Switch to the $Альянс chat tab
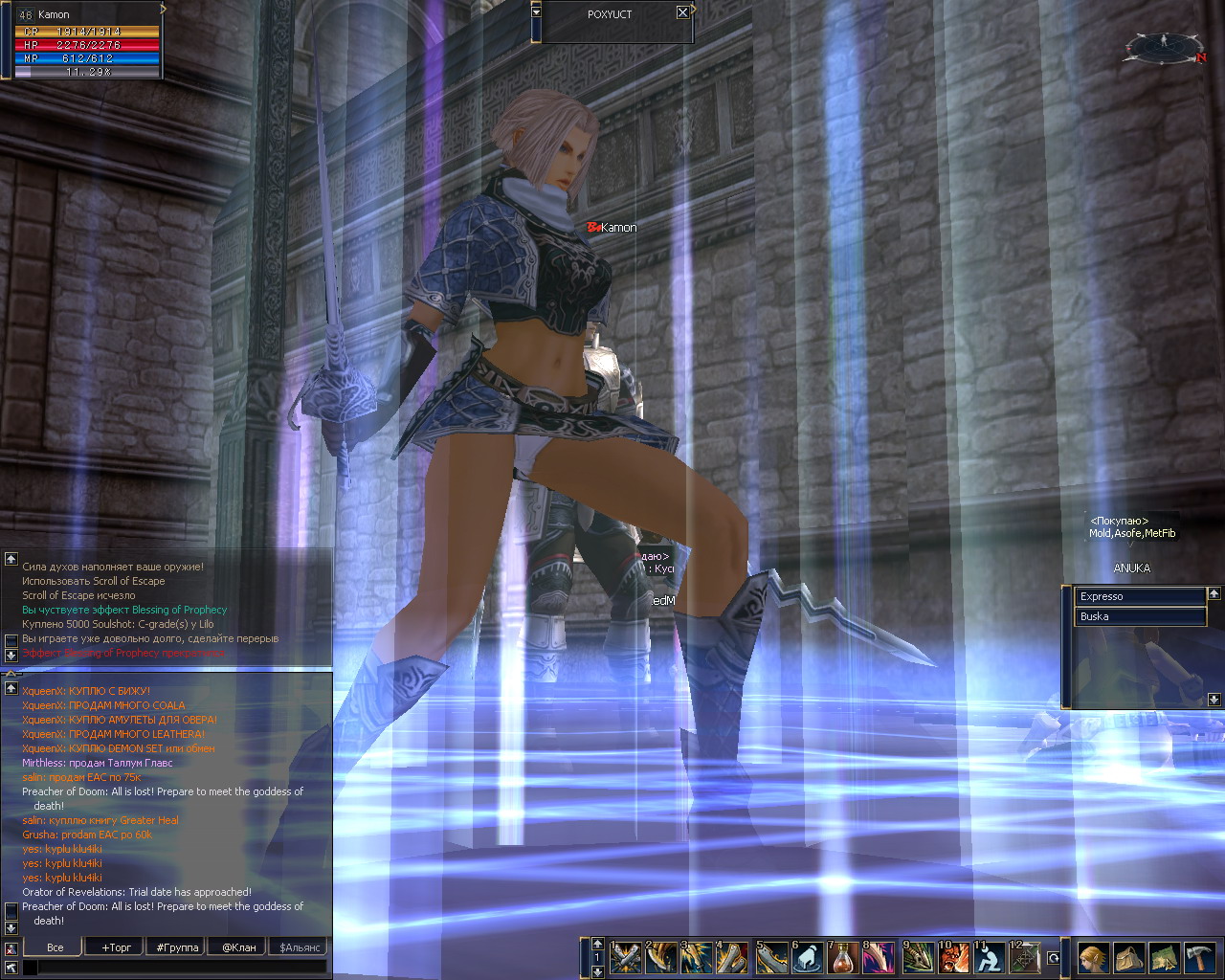 [300, 947]
